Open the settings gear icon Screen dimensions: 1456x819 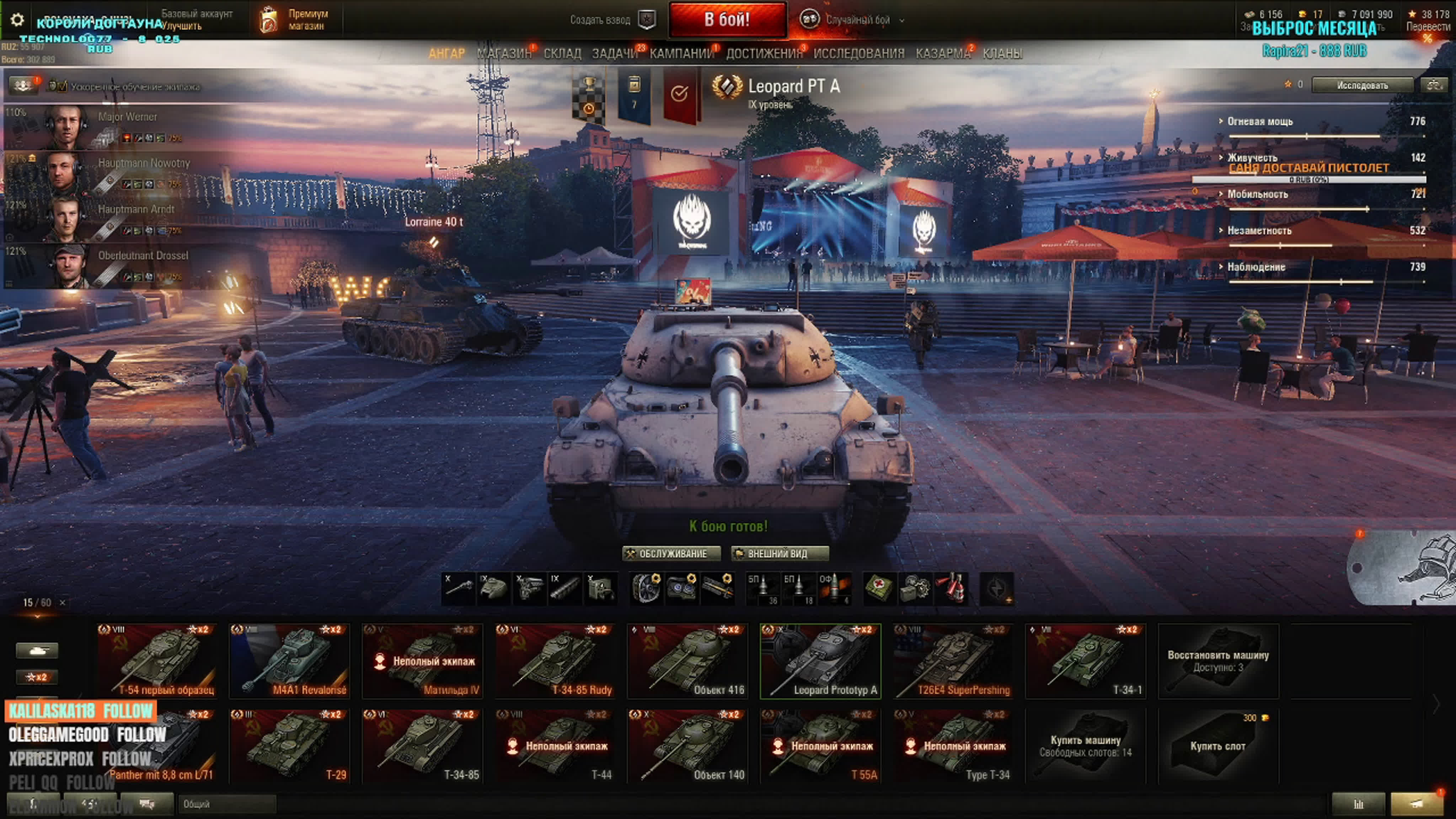point(17,20)
